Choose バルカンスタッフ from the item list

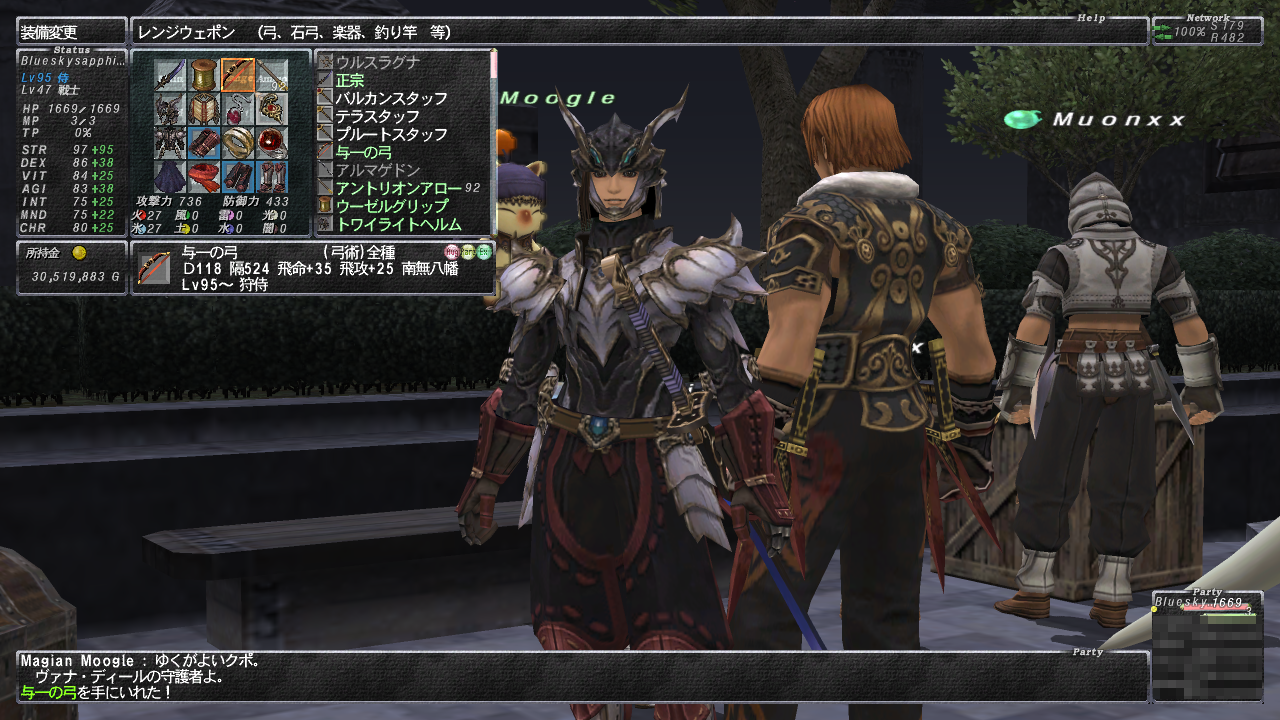pos(391,99)
